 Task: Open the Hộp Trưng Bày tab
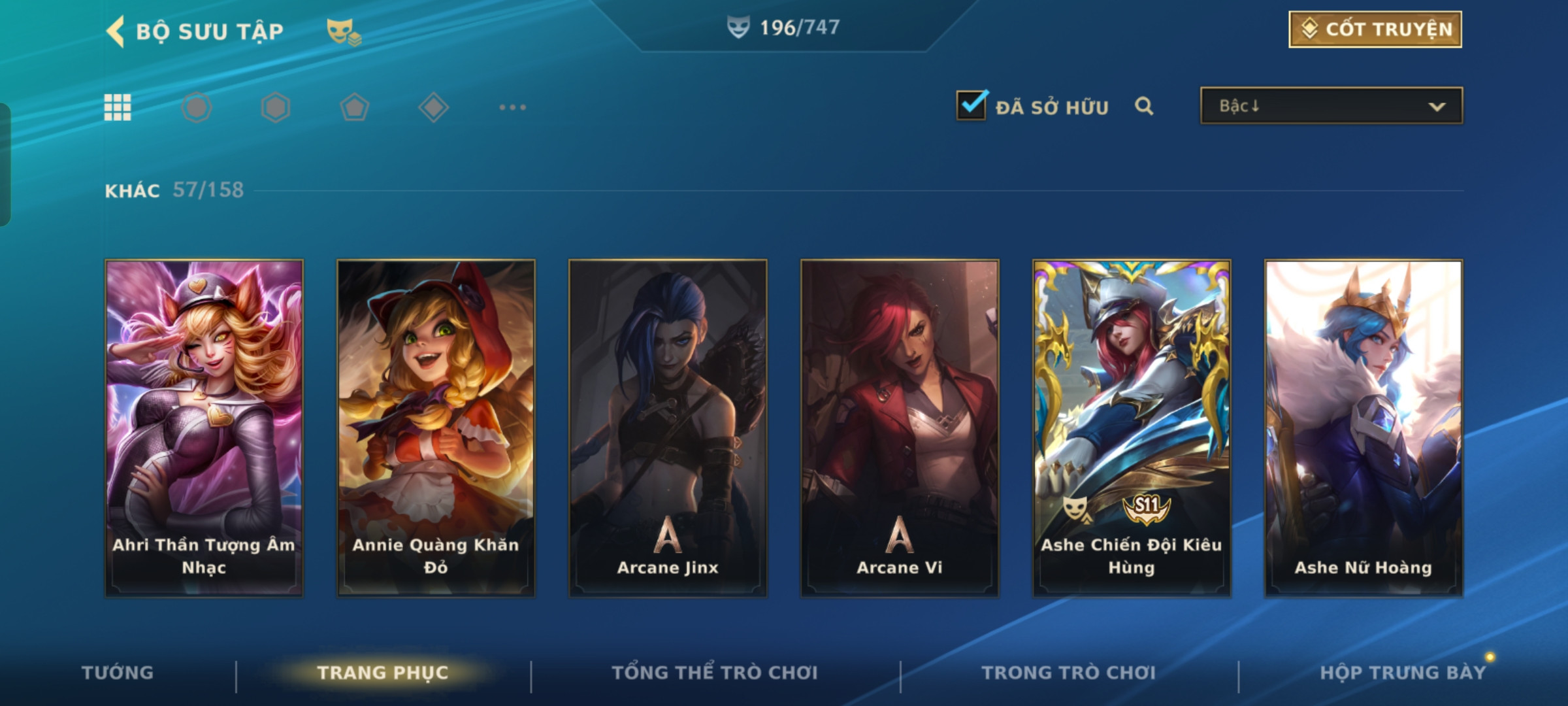[x=1402, y=673]
